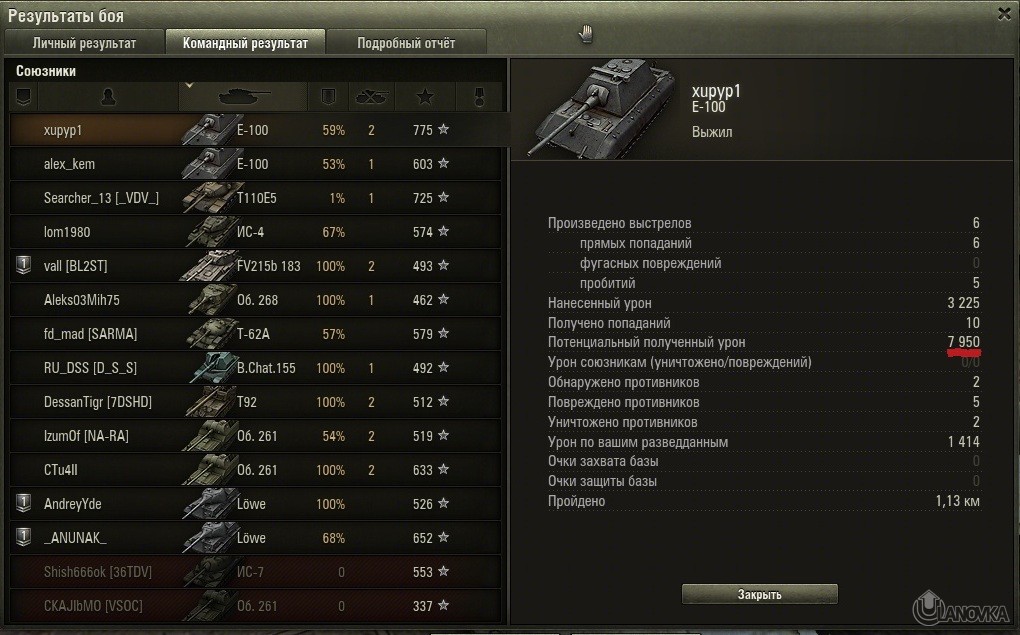1020x635 pixels.
Task: Click the Закрыть button
Action: [x=759, y=594]
